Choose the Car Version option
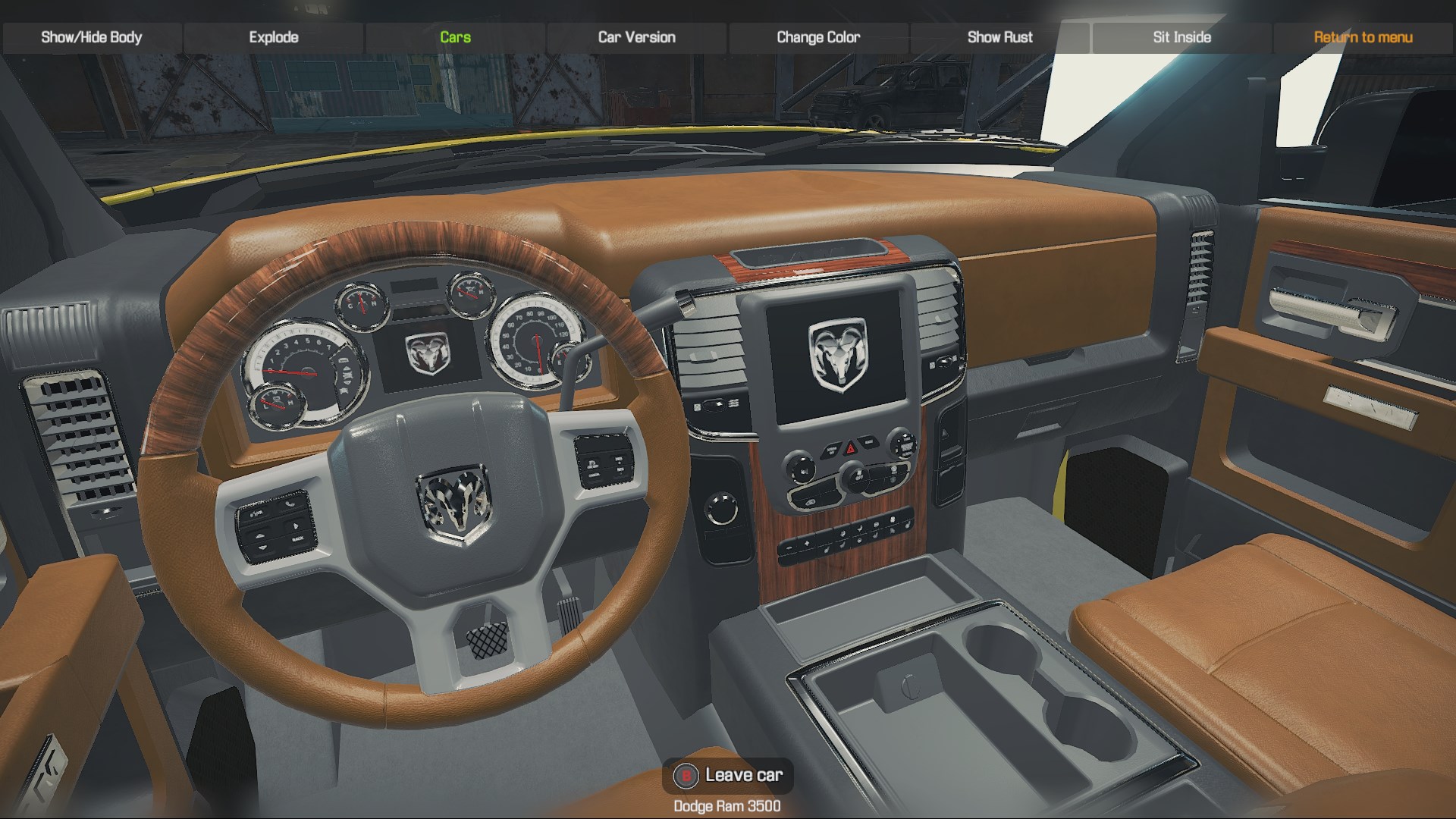Image resolution: width=1456 pixels, height=819 pixels. tap(636, 37)
